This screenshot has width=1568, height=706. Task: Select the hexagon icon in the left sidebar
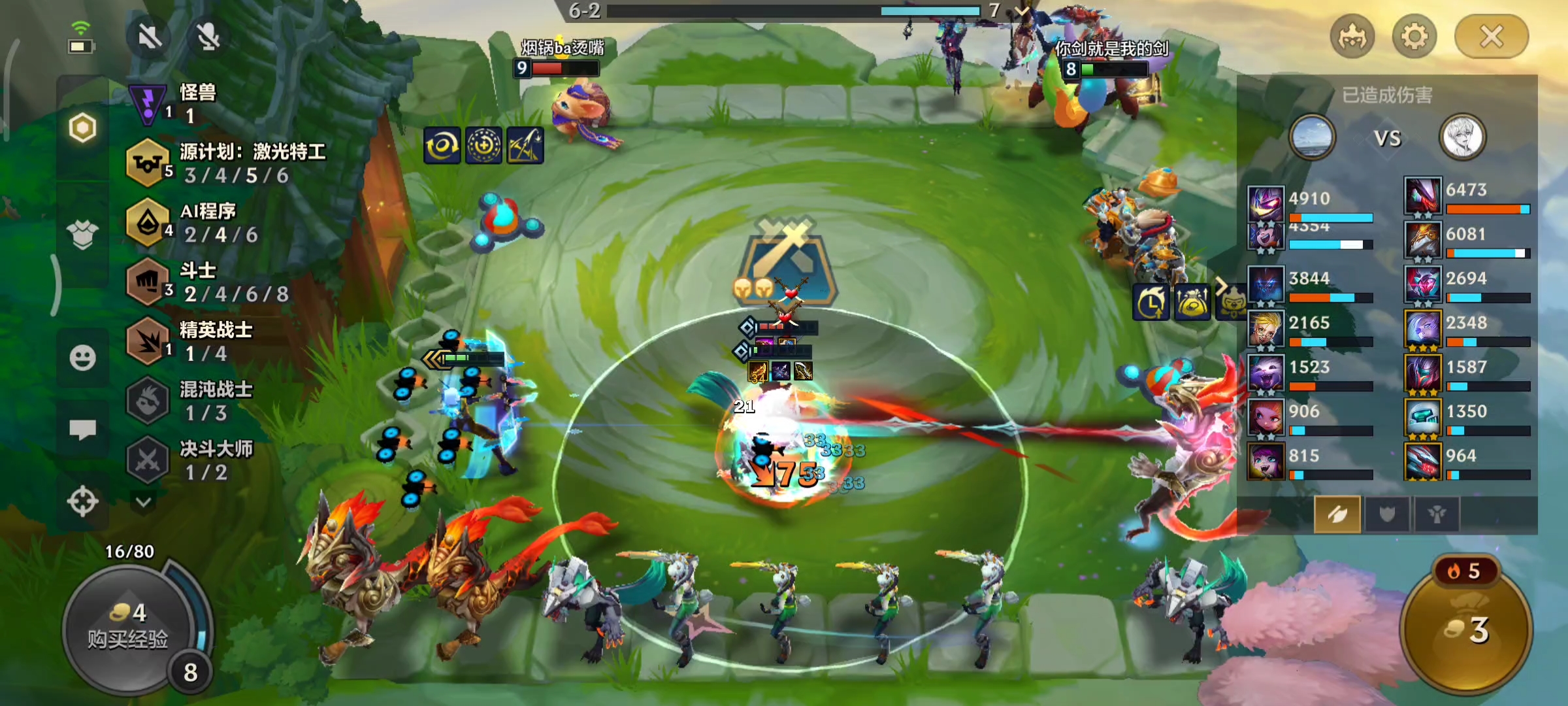point(82,128)
